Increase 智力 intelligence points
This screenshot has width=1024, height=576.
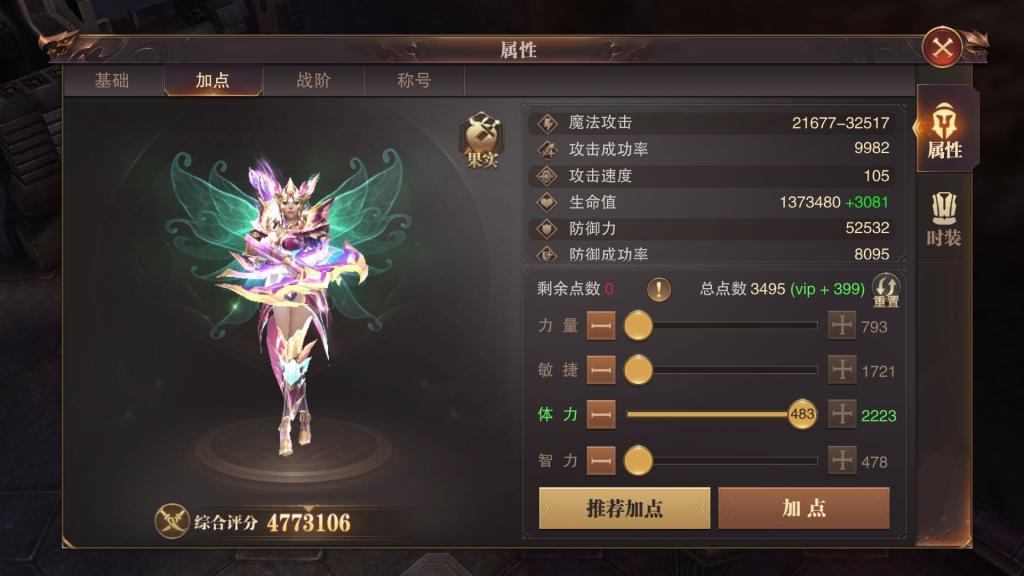[842, 460]
